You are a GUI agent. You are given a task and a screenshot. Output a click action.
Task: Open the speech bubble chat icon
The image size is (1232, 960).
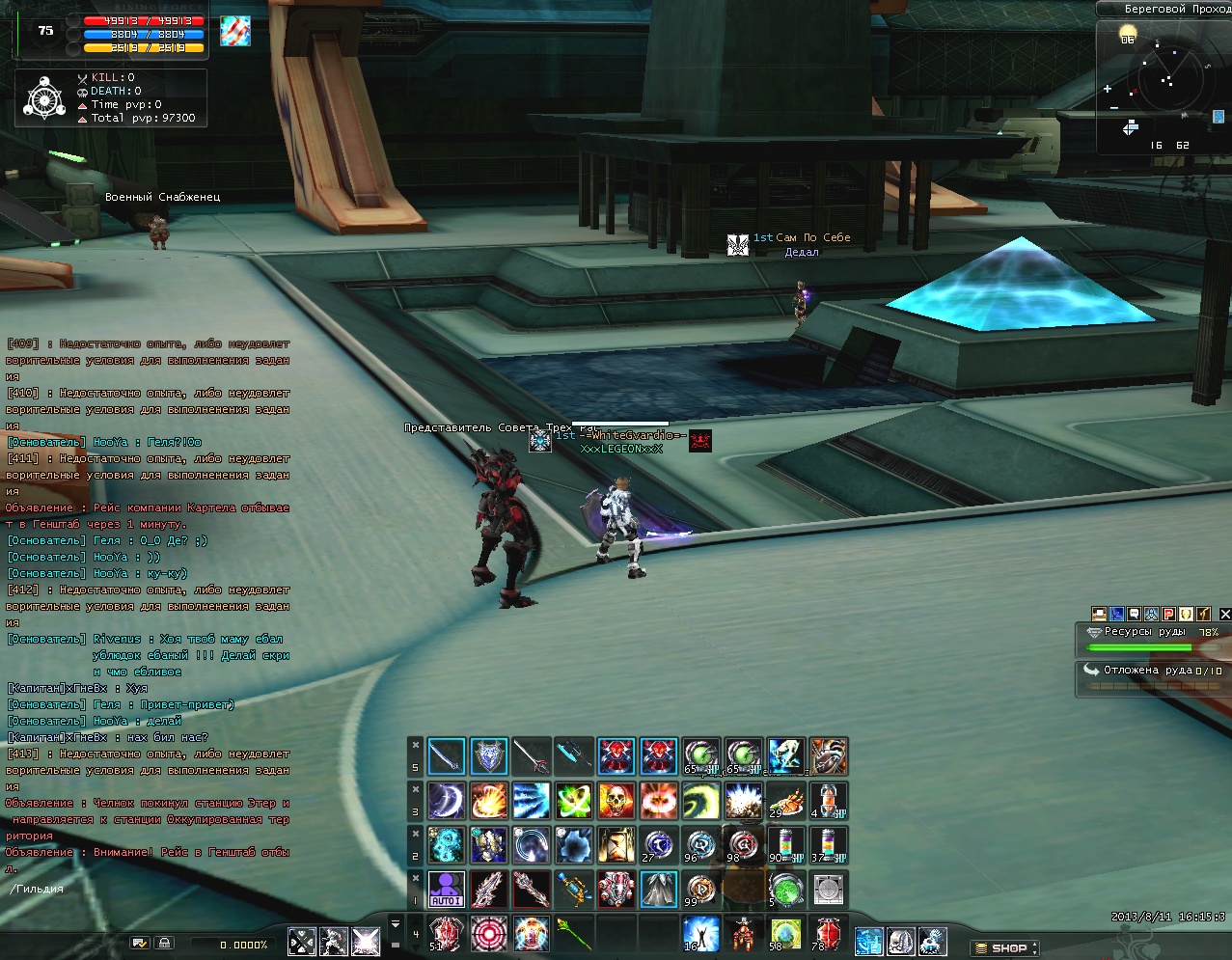tap(1134, 614)
